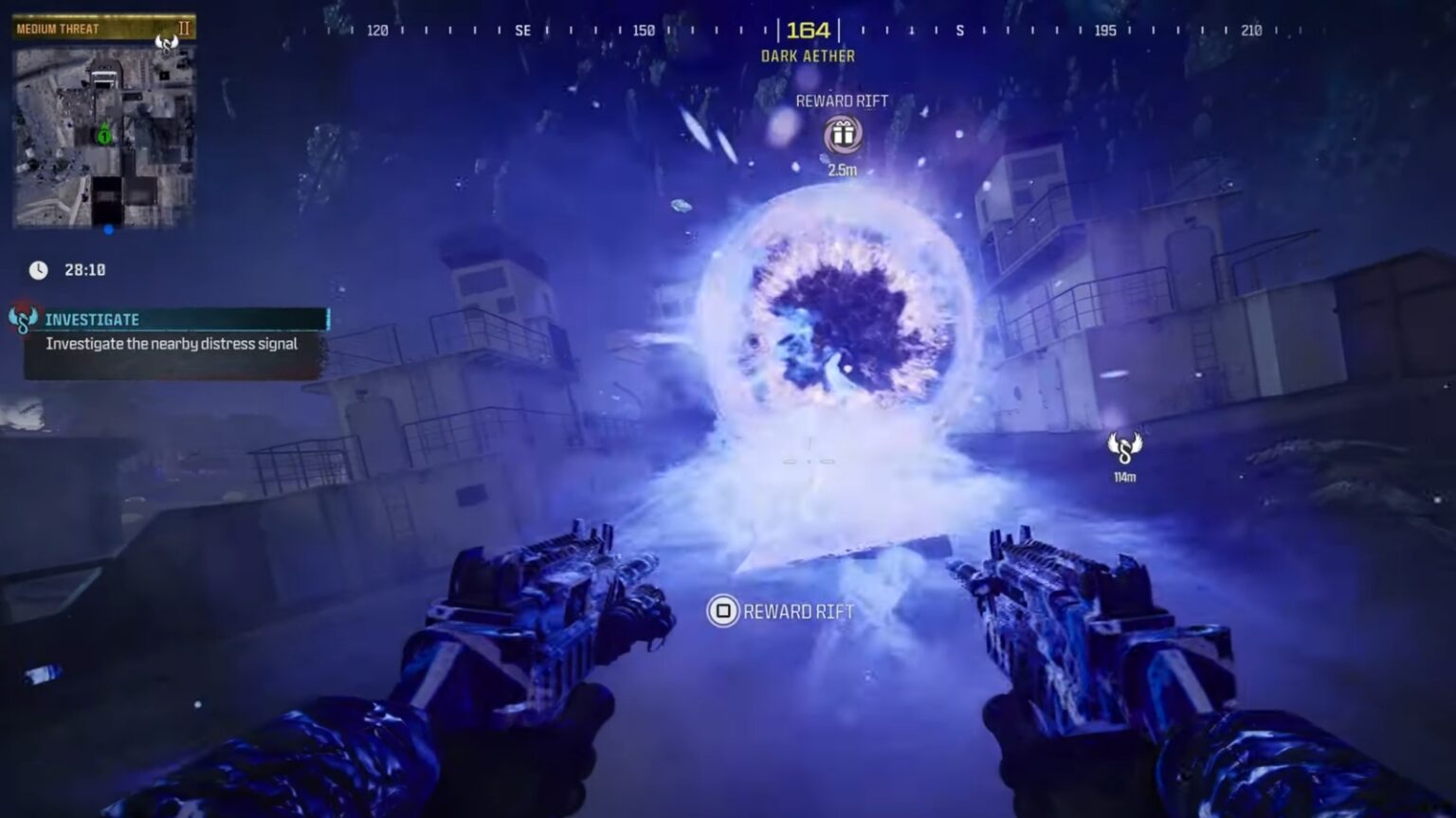Select the Reward Rift gift icon

pyautogui.click(x=843, y=135)
